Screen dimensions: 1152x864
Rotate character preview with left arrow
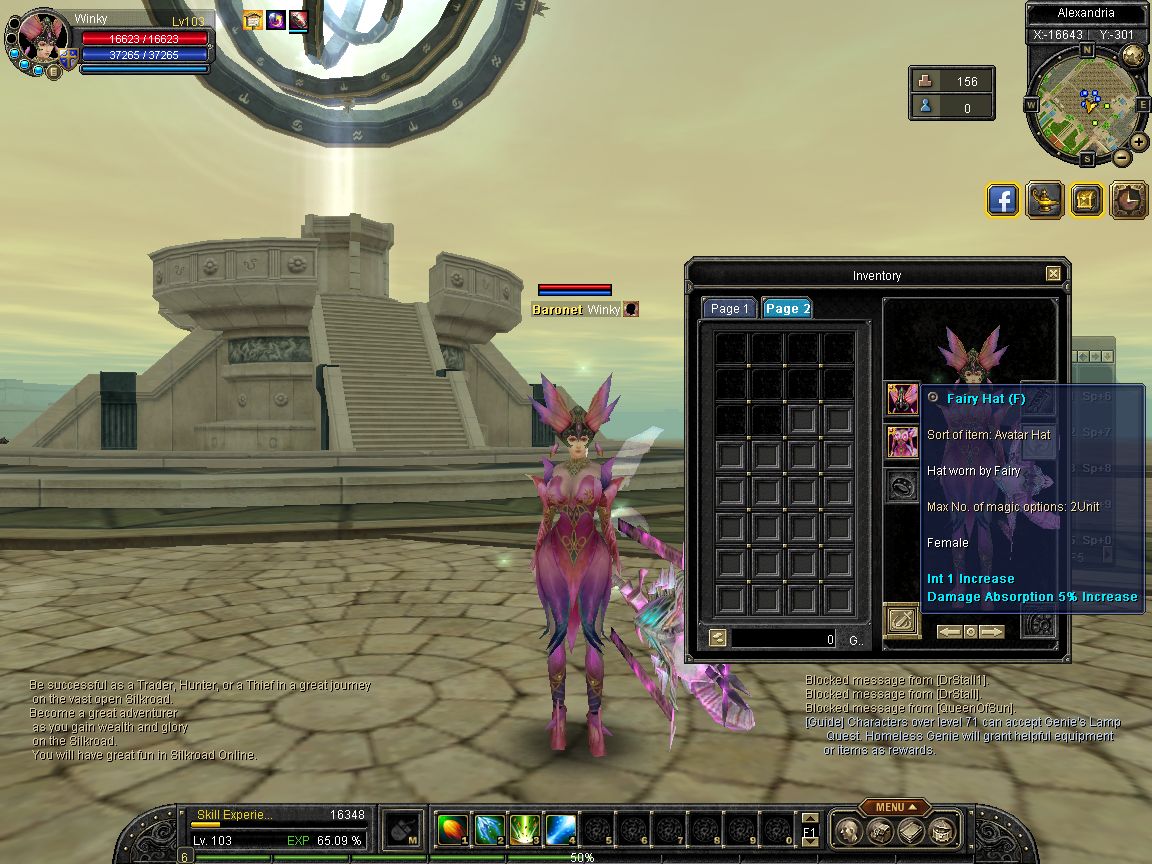(949, 632)
